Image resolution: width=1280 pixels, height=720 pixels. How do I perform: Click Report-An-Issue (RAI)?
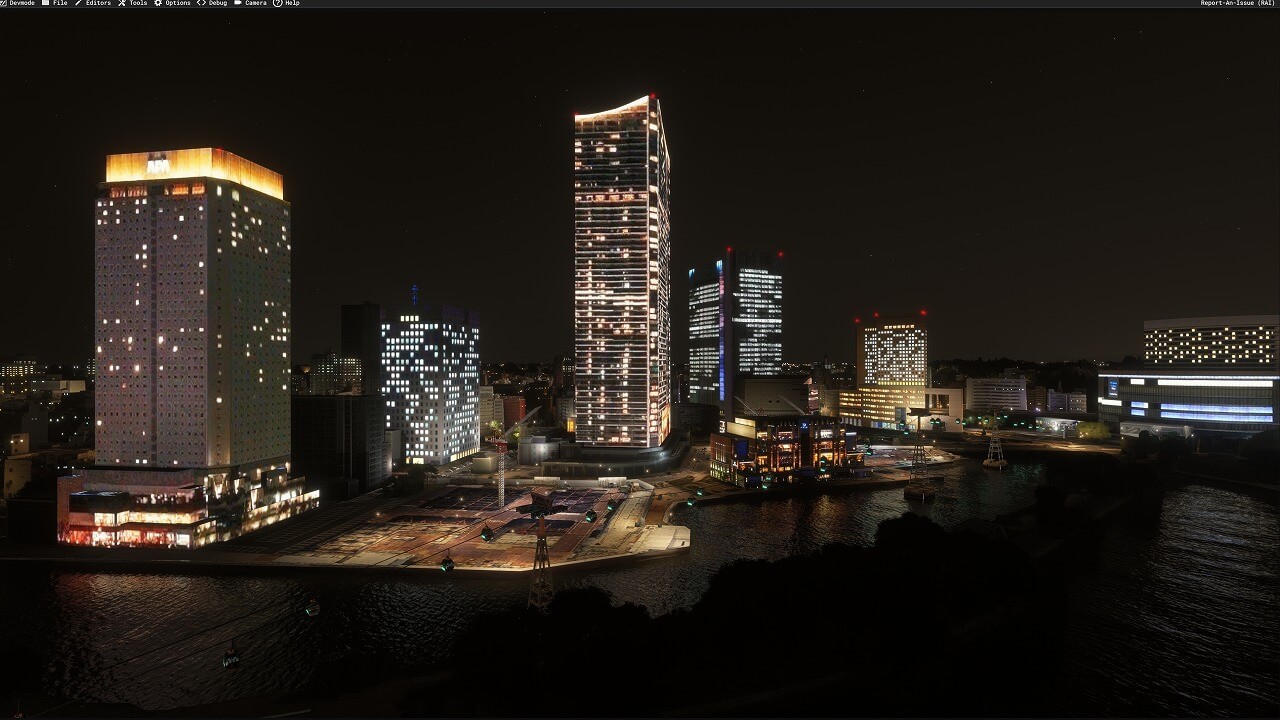pos(1237,3)
